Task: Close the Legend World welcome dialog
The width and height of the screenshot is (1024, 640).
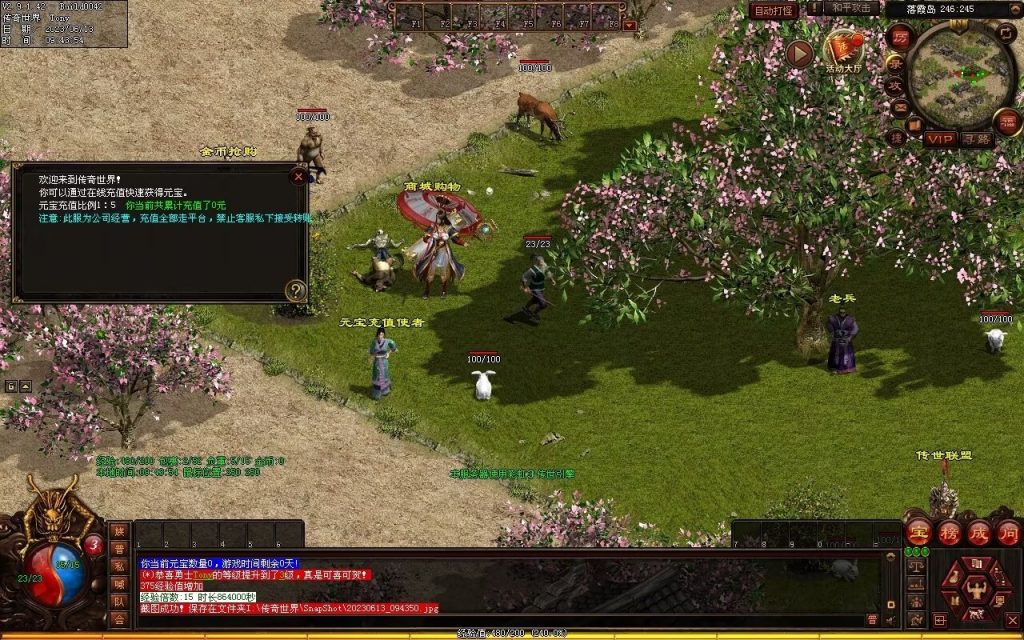Action: 297,176
